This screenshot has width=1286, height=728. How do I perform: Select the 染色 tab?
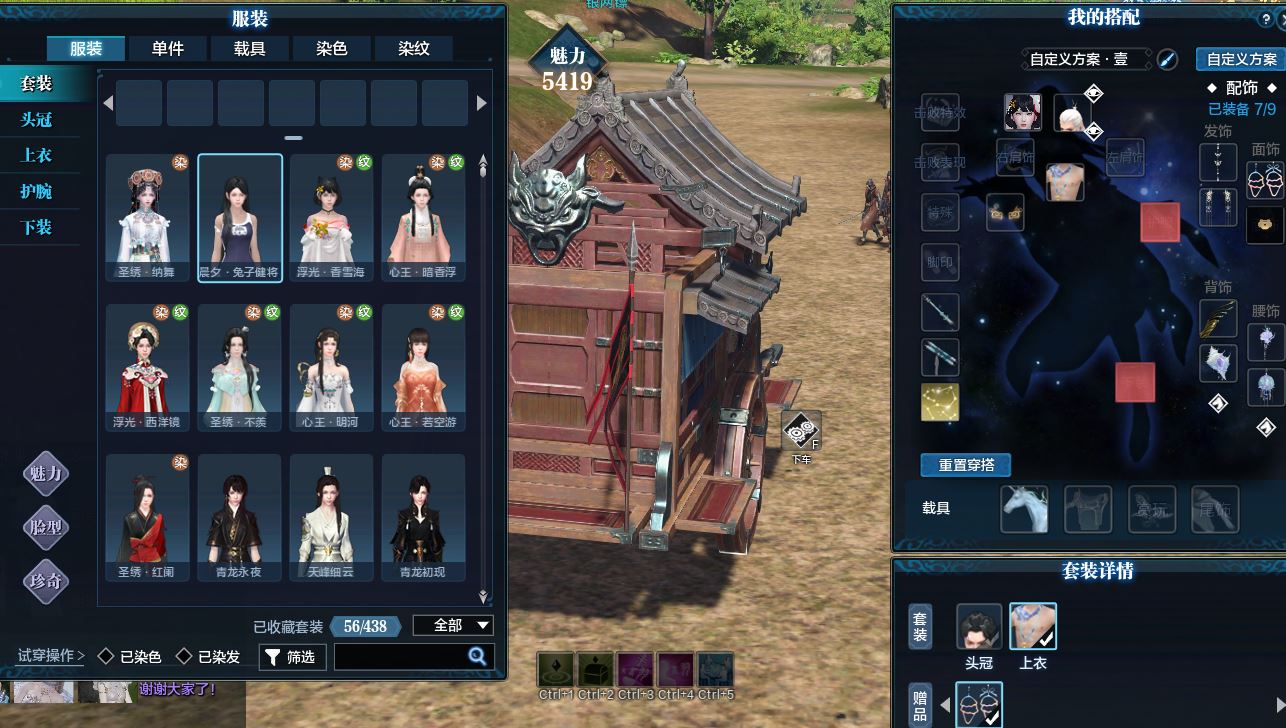pyautogui.click(x=332, y=48)
